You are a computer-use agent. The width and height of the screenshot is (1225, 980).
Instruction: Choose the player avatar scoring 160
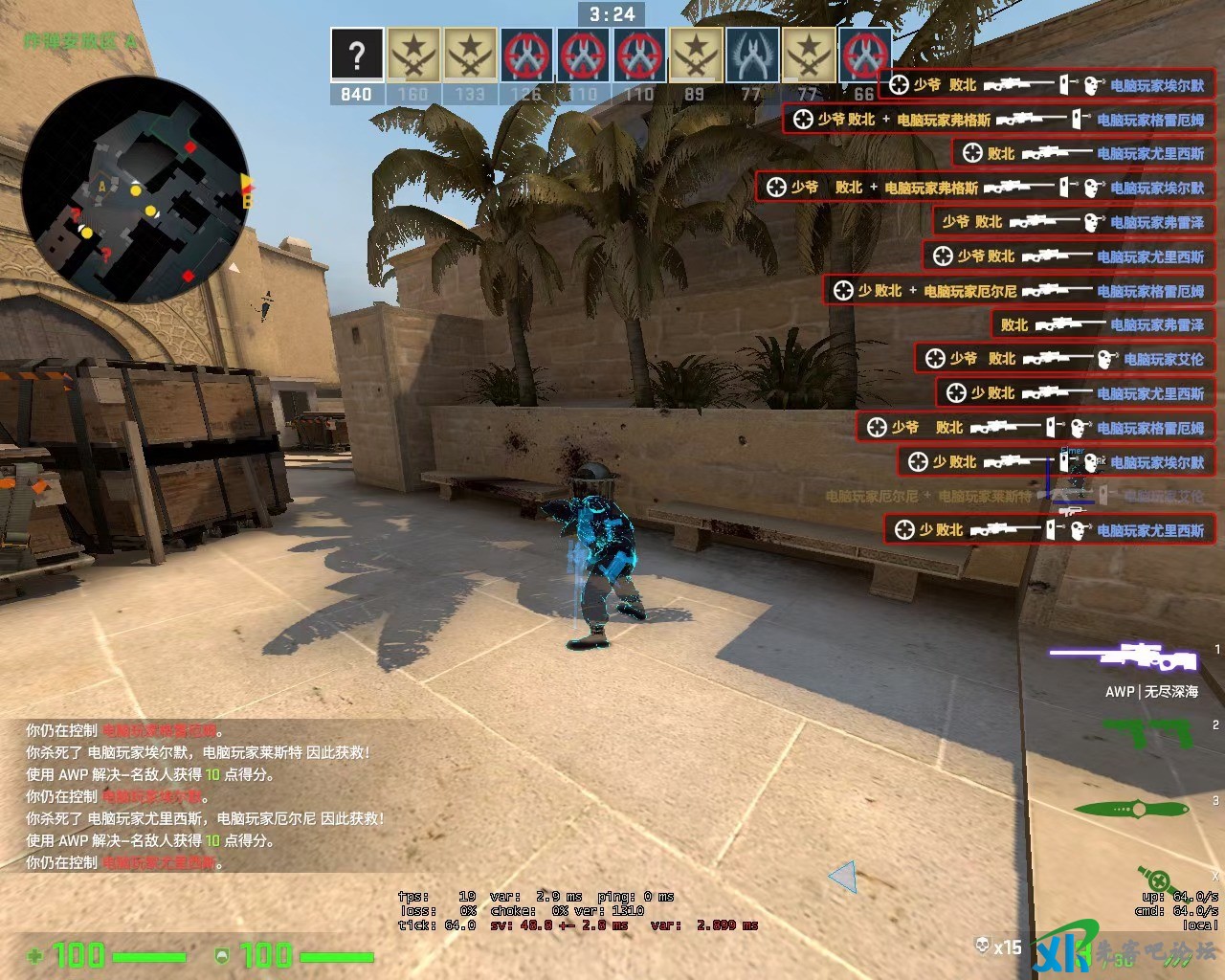(413, 55)
